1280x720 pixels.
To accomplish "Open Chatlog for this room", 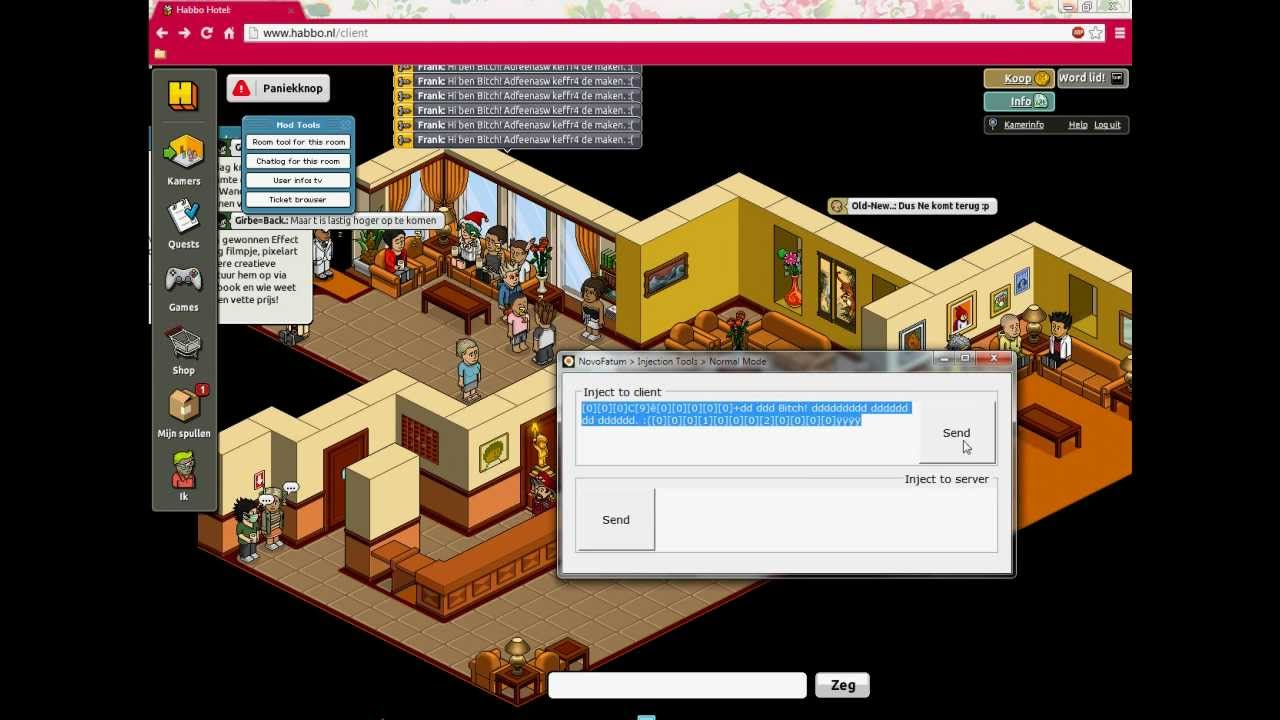I will 296,160.
